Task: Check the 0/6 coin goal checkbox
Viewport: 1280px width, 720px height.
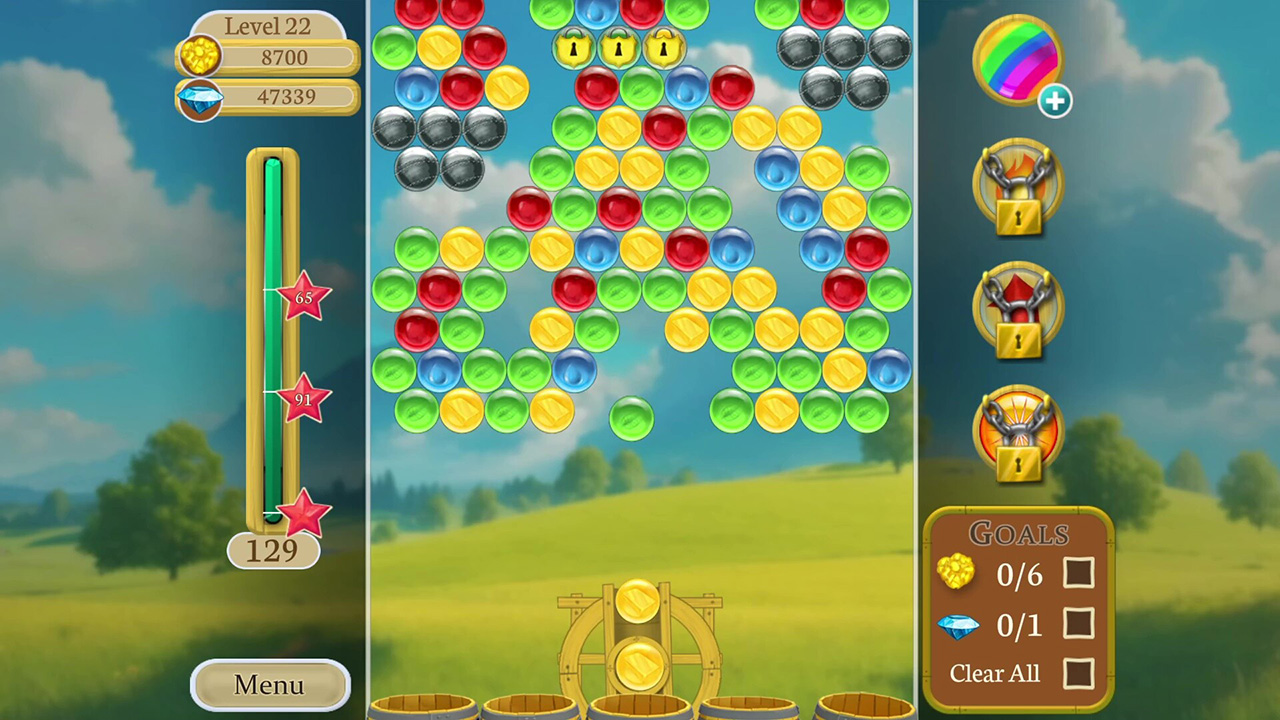Action: point(1079,574)
